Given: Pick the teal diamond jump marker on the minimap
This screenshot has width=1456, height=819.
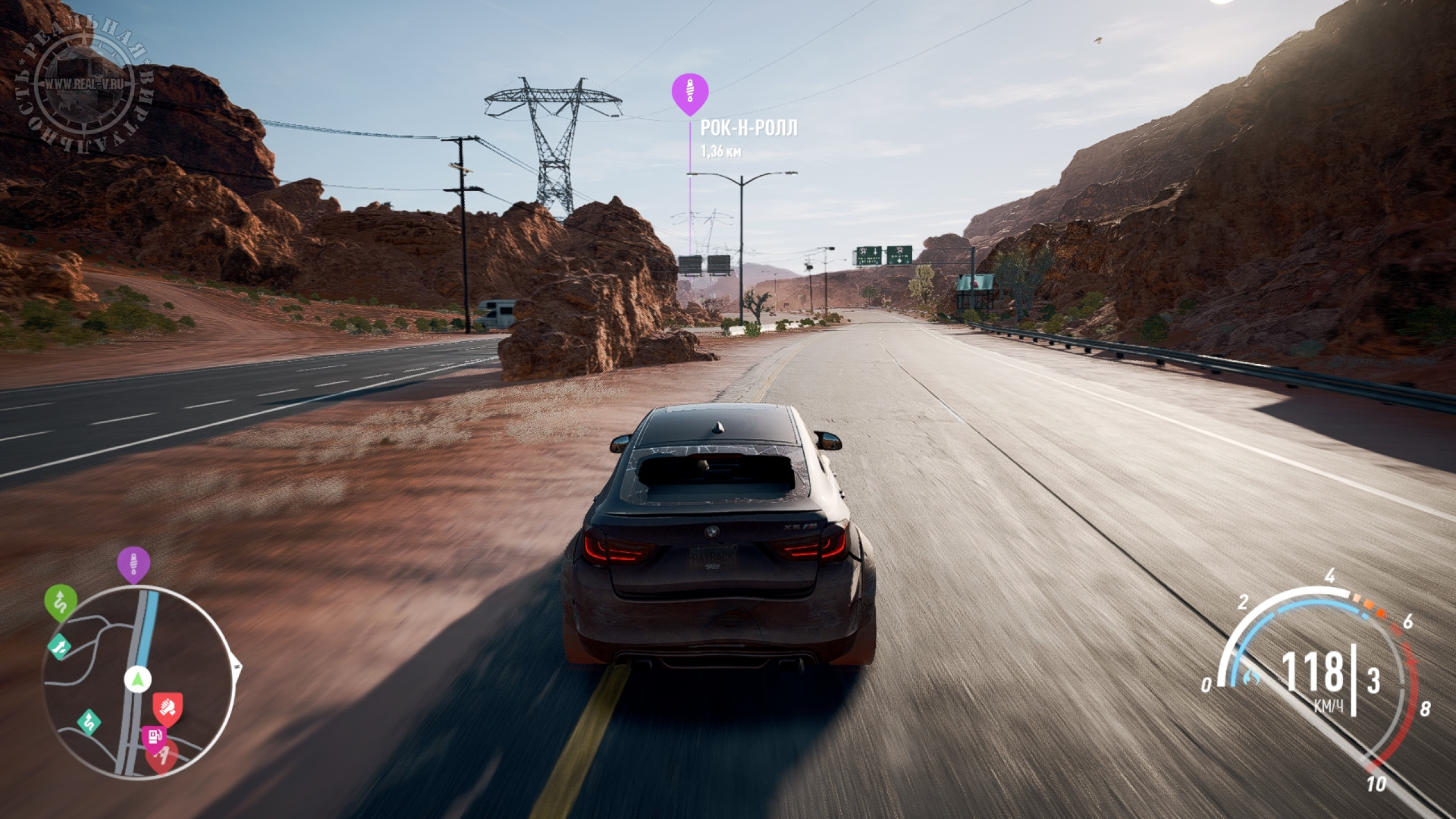Looking at the screenshot, I should click(x=60, y=646).
